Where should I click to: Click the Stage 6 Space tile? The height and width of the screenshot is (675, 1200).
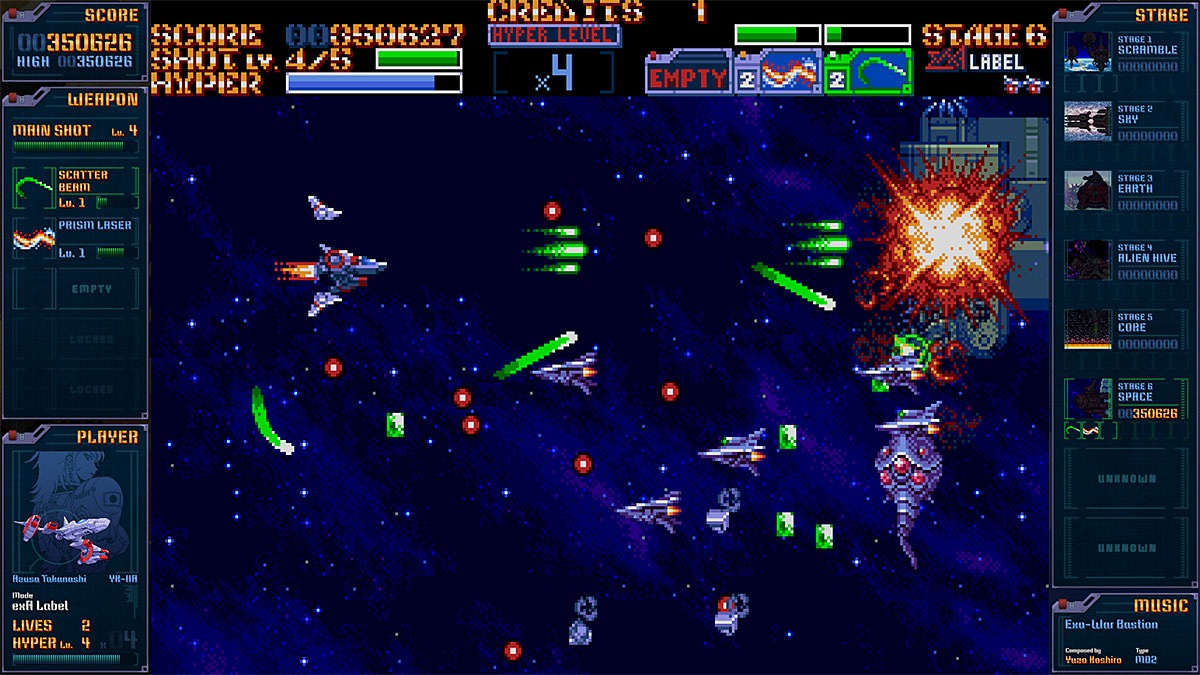tap(1123, 399)
